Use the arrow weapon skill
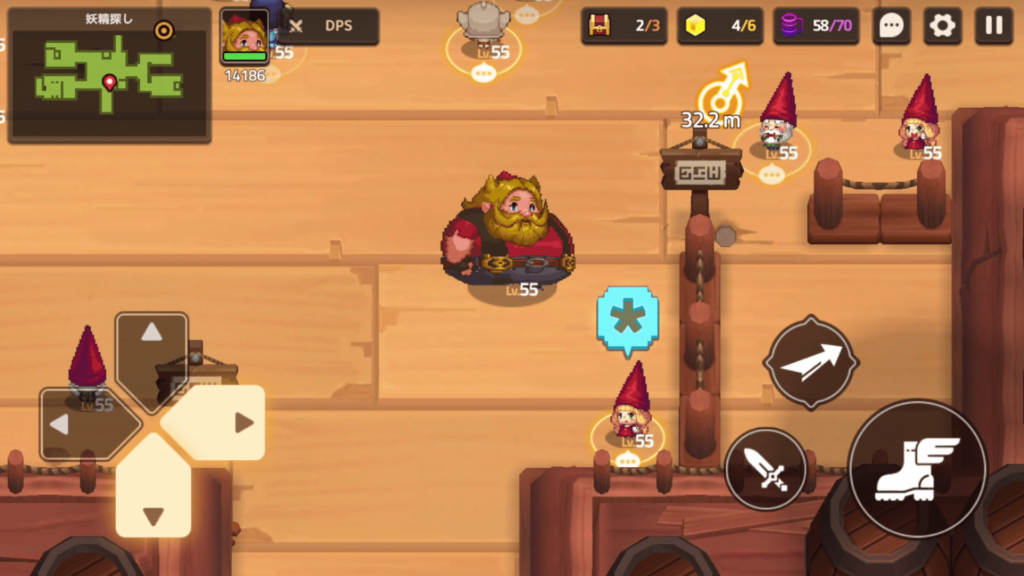Screen dimensions: 1024x576 (811, 361)
